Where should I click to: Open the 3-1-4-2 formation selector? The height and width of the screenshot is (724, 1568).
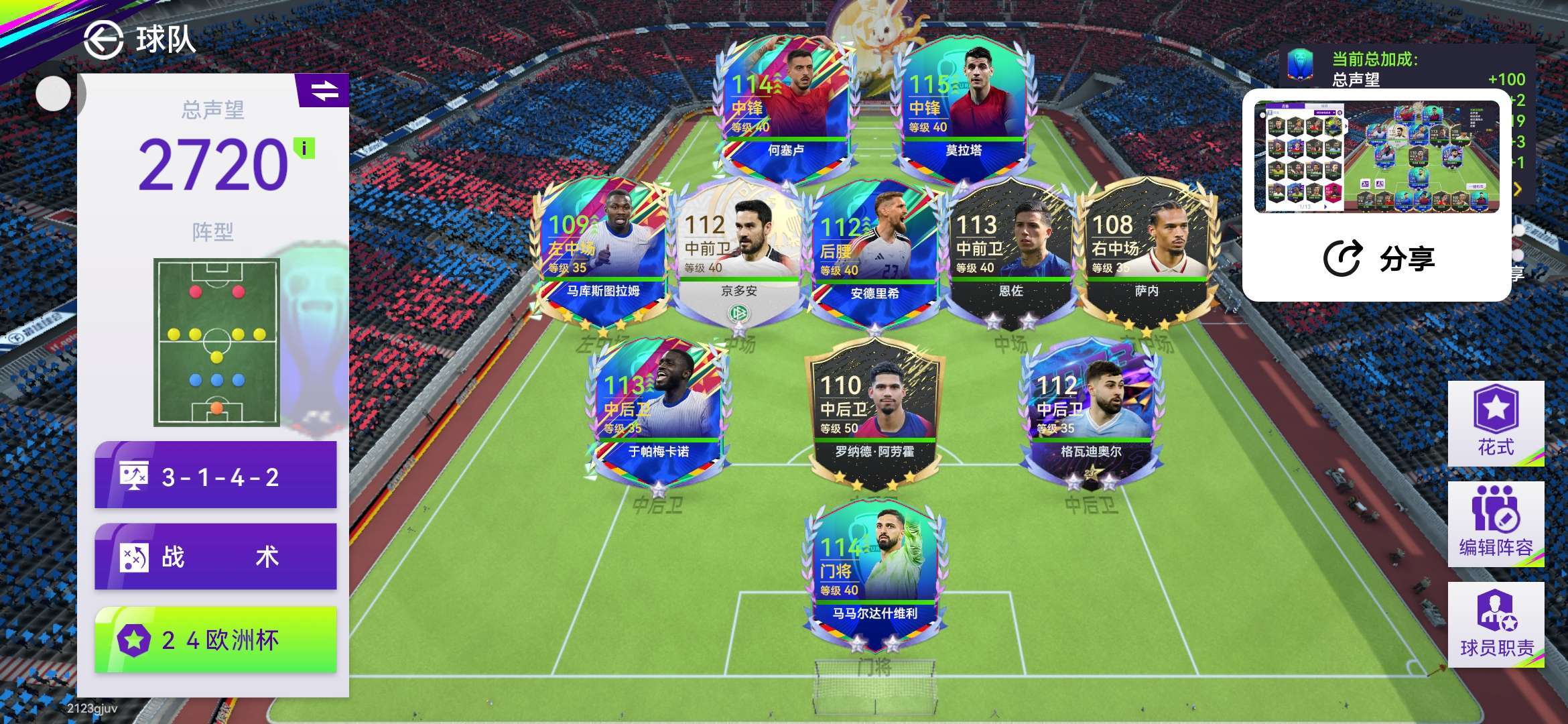pyautogui.click(x=216, y=477)
